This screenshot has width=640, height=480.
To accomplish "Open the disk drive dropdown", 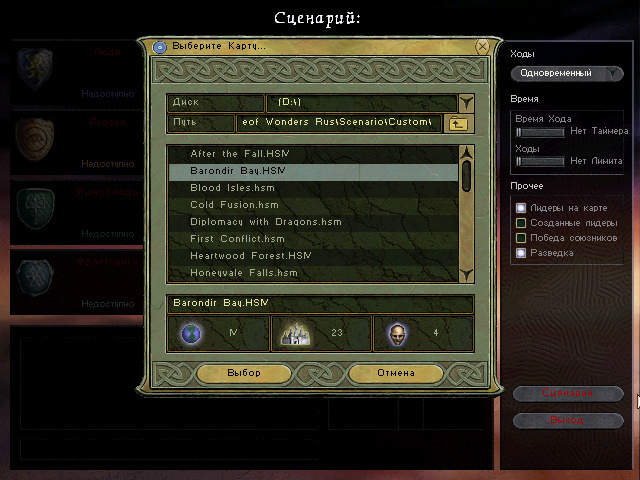I will (x=466, y=102).
